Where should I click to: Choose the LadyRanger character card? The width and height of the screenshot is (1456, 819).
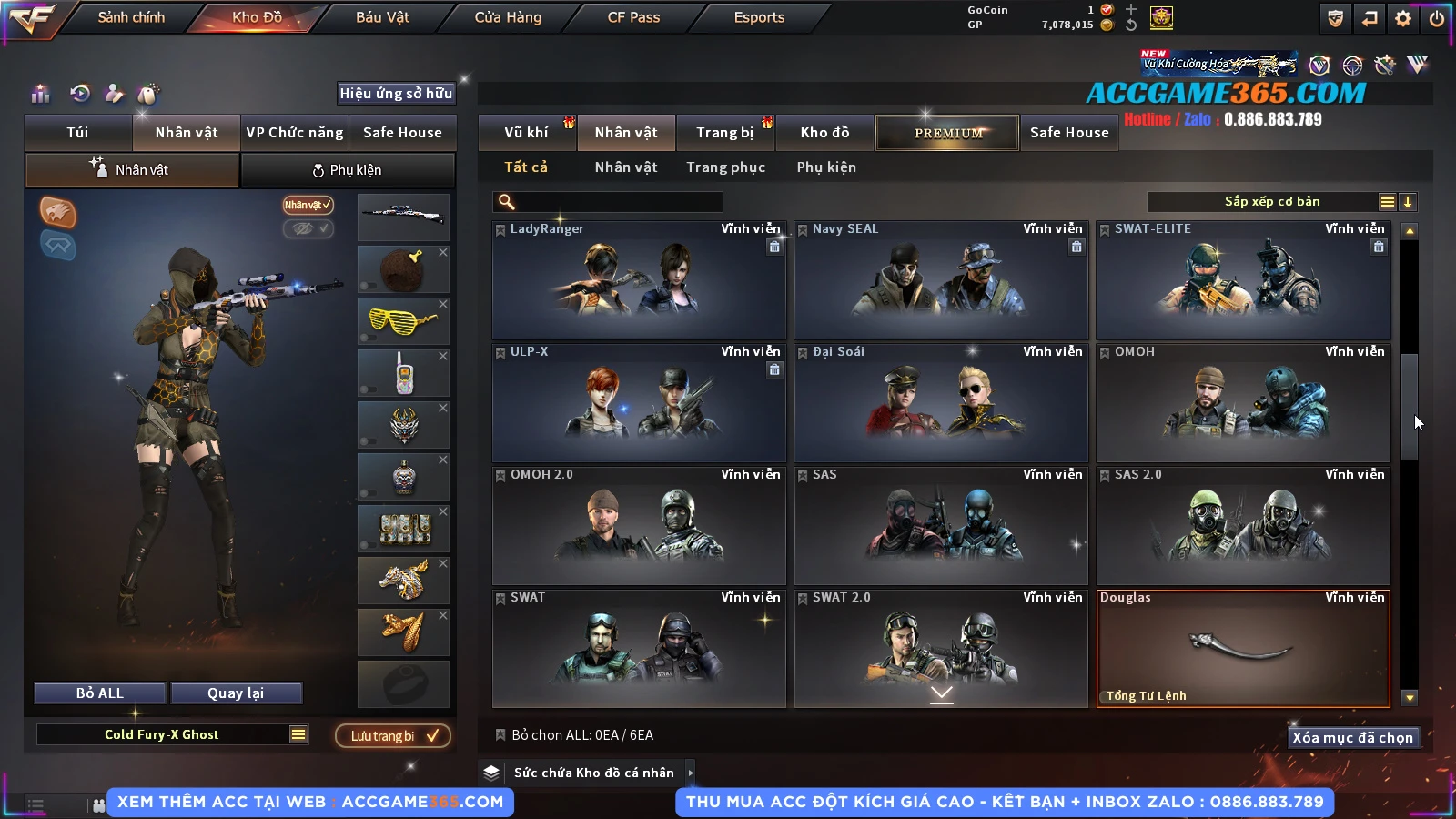[638, 280]
